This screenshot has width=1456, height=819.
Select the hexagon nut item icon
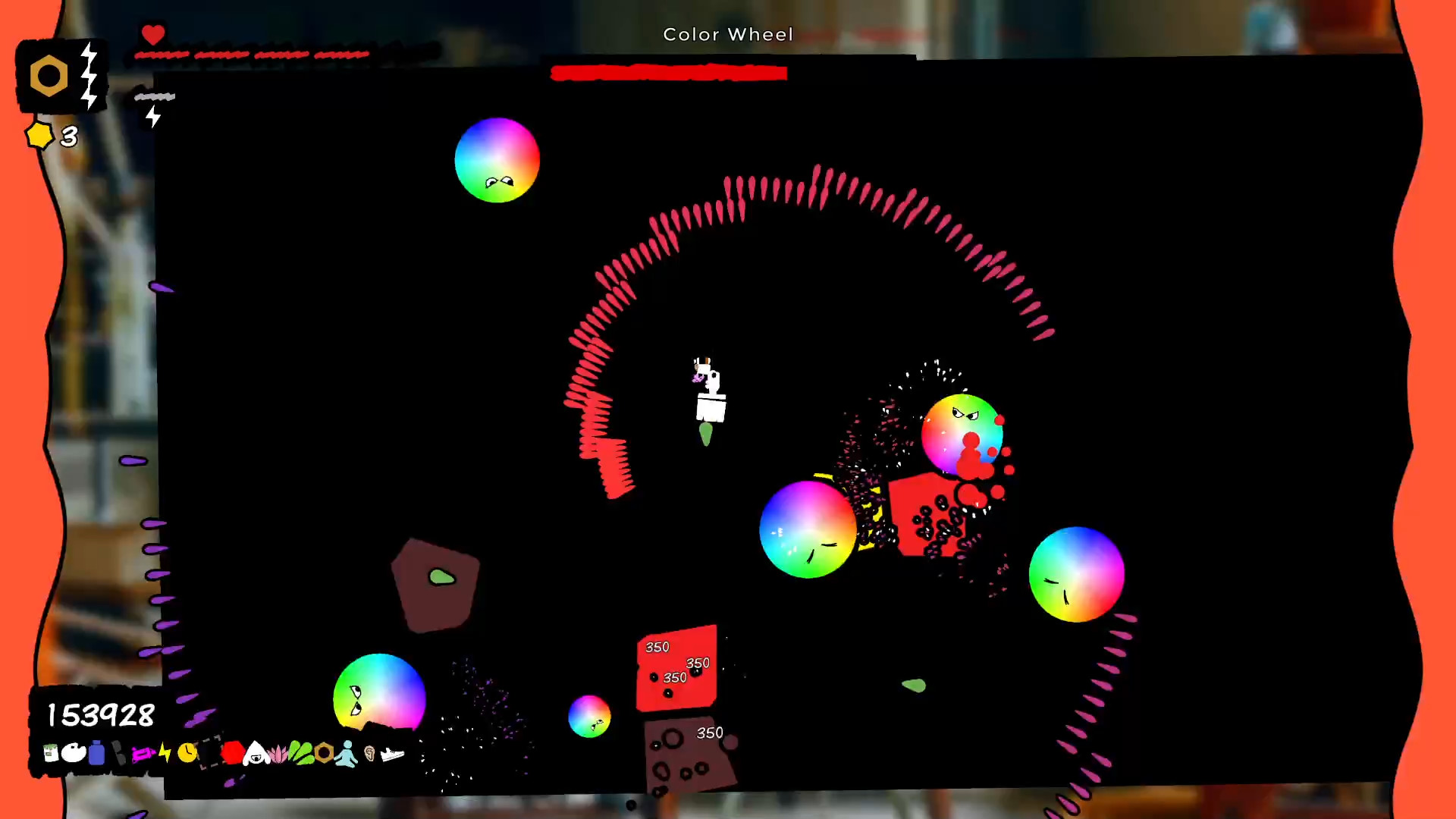coord(323,752)
